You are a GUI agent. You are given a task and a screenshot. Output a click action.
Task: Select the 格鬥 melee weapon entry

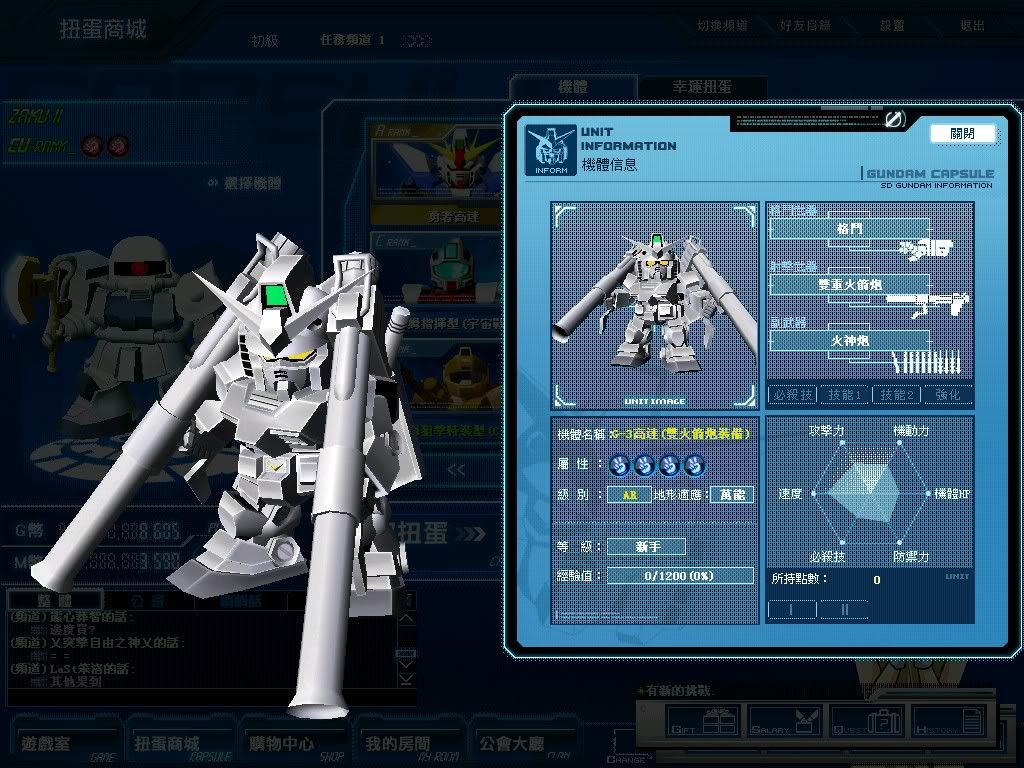tap(849, 229)
